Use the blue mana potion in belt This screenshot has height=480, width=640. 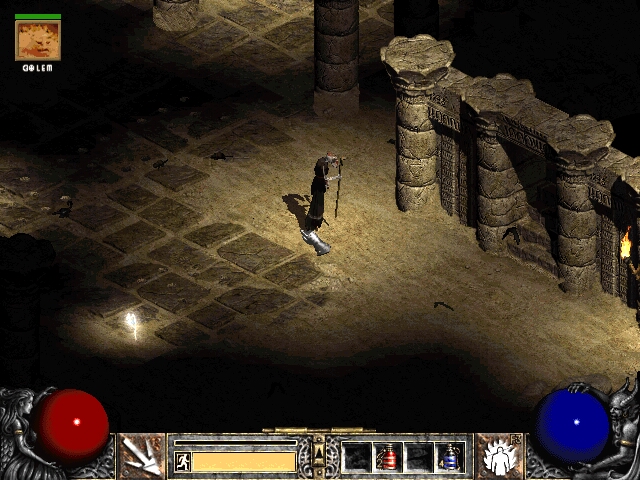(450, 457)
